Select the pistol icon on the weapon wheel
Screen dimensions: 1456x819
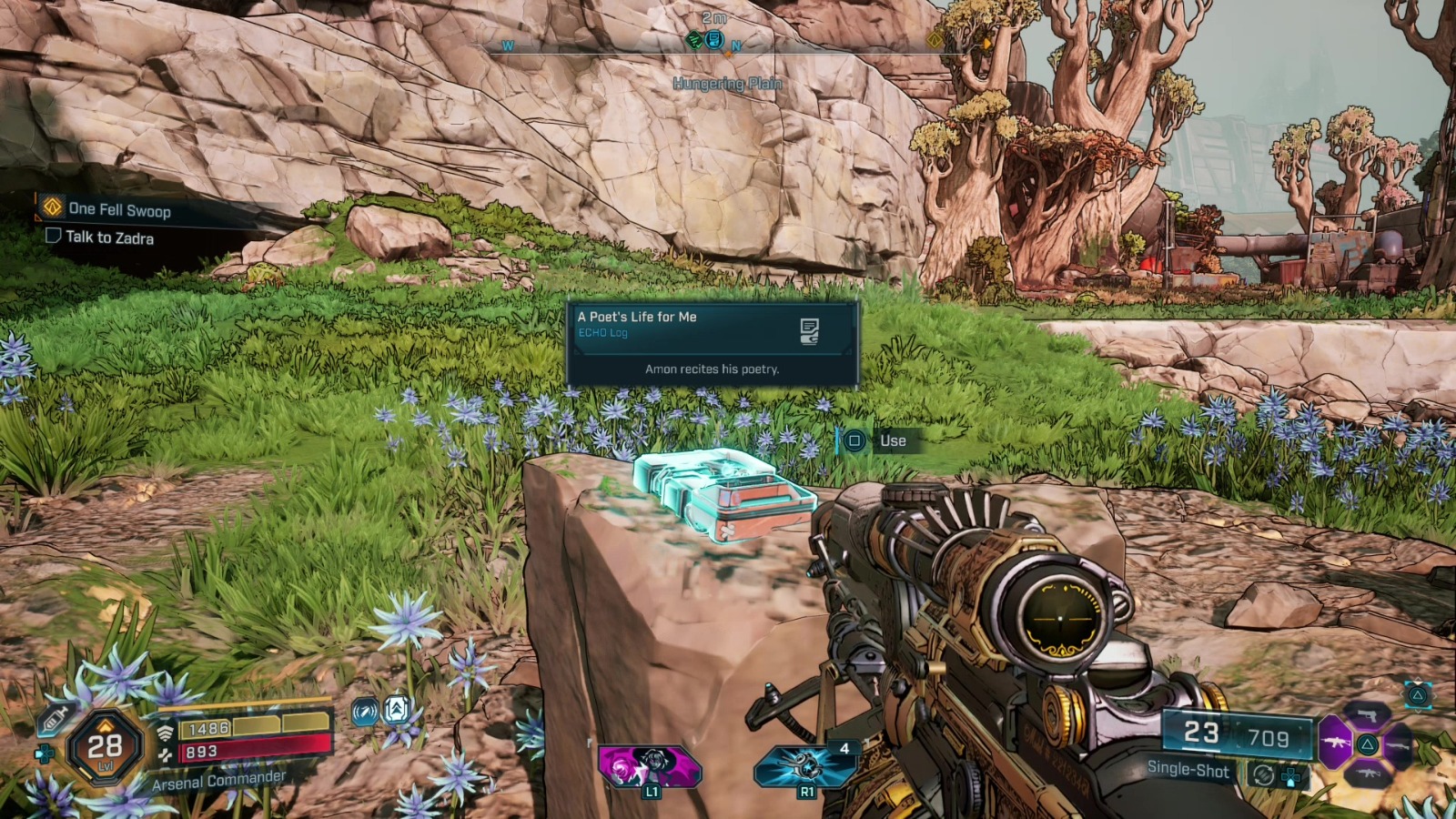1367,716
